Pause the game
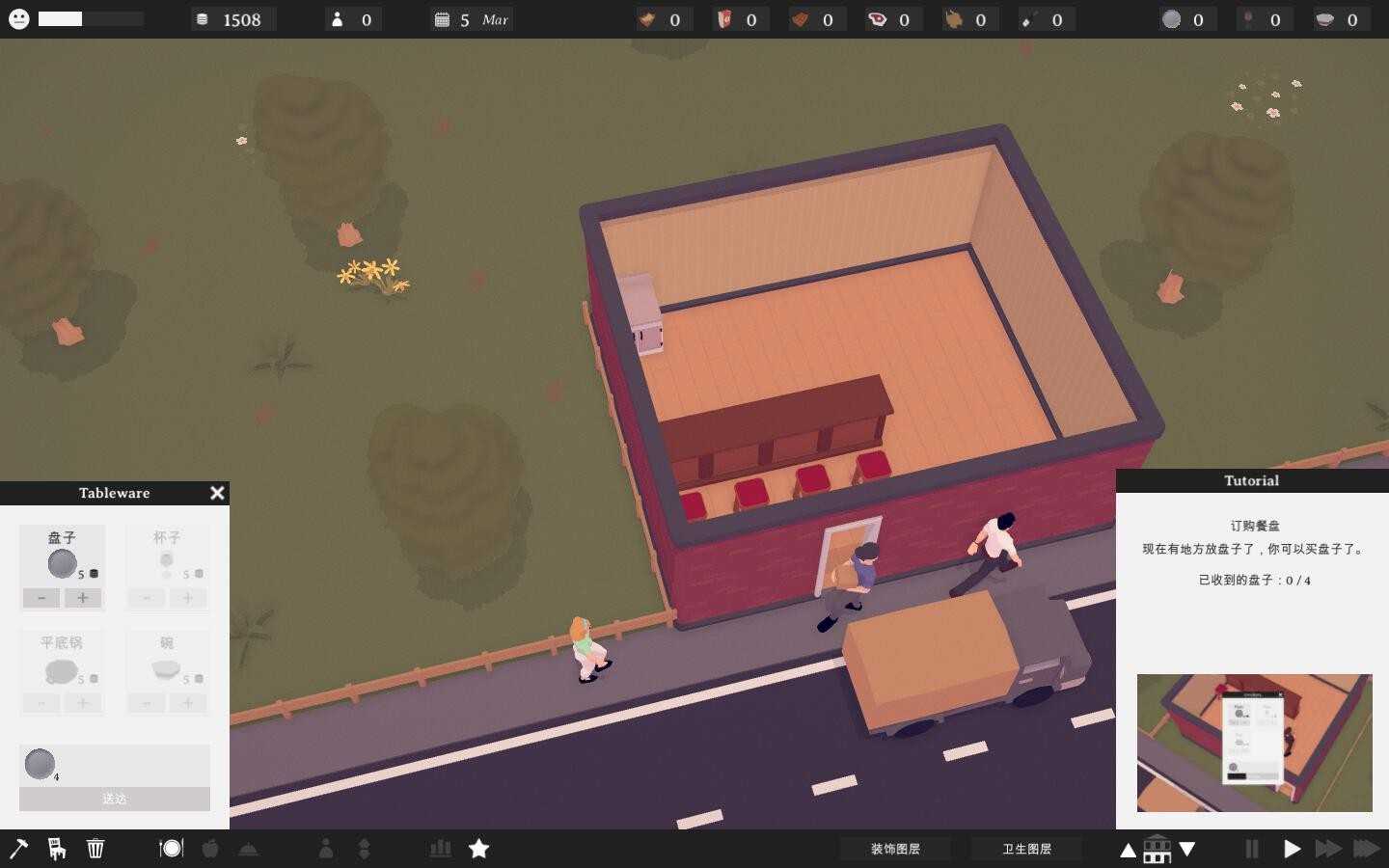Image resolution: width=1389 pixels, height=868 pixels. [x=1252, y=849]
